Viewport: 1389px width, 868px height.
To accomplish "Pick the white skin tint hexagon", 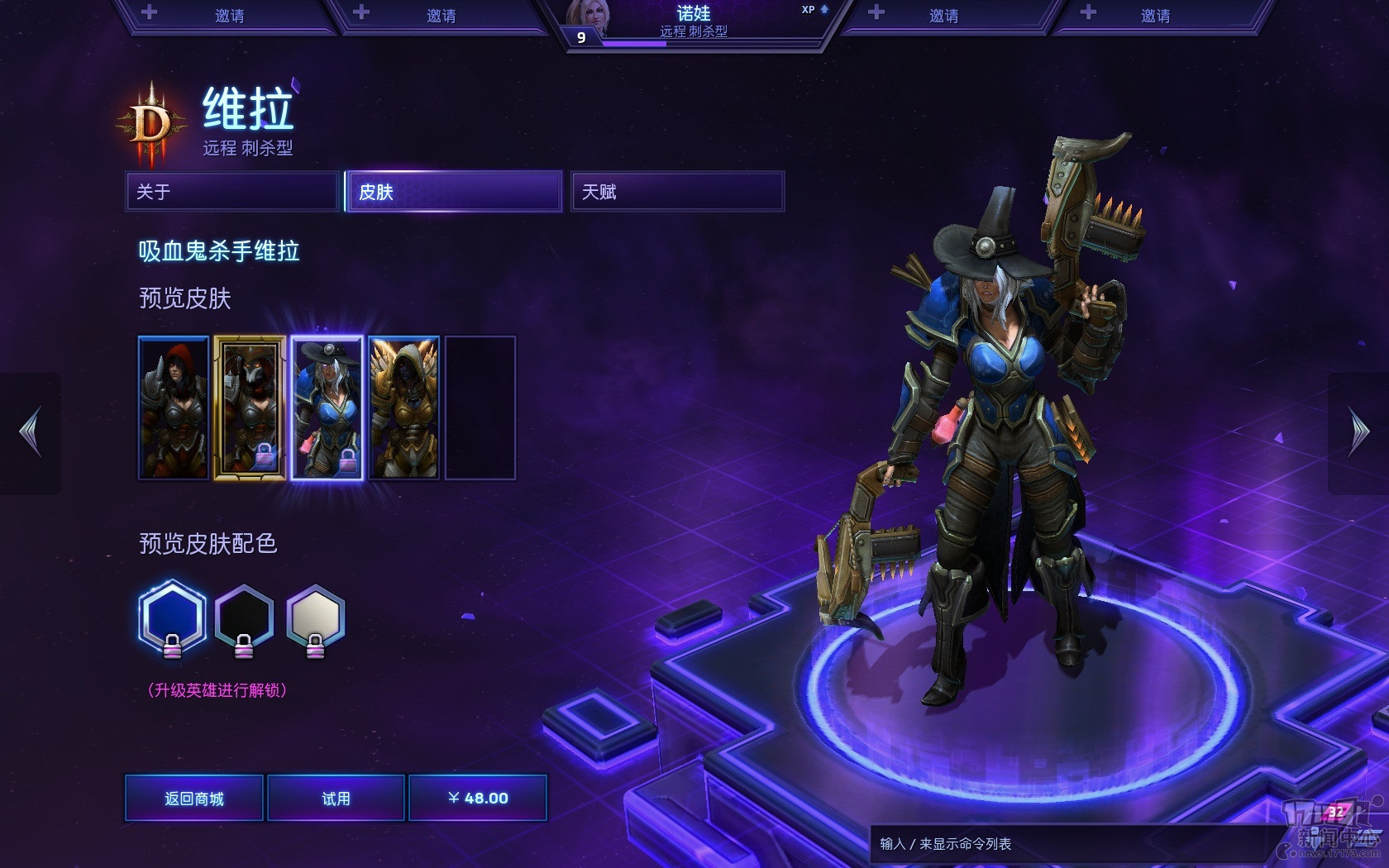I will tap(315, 617).
